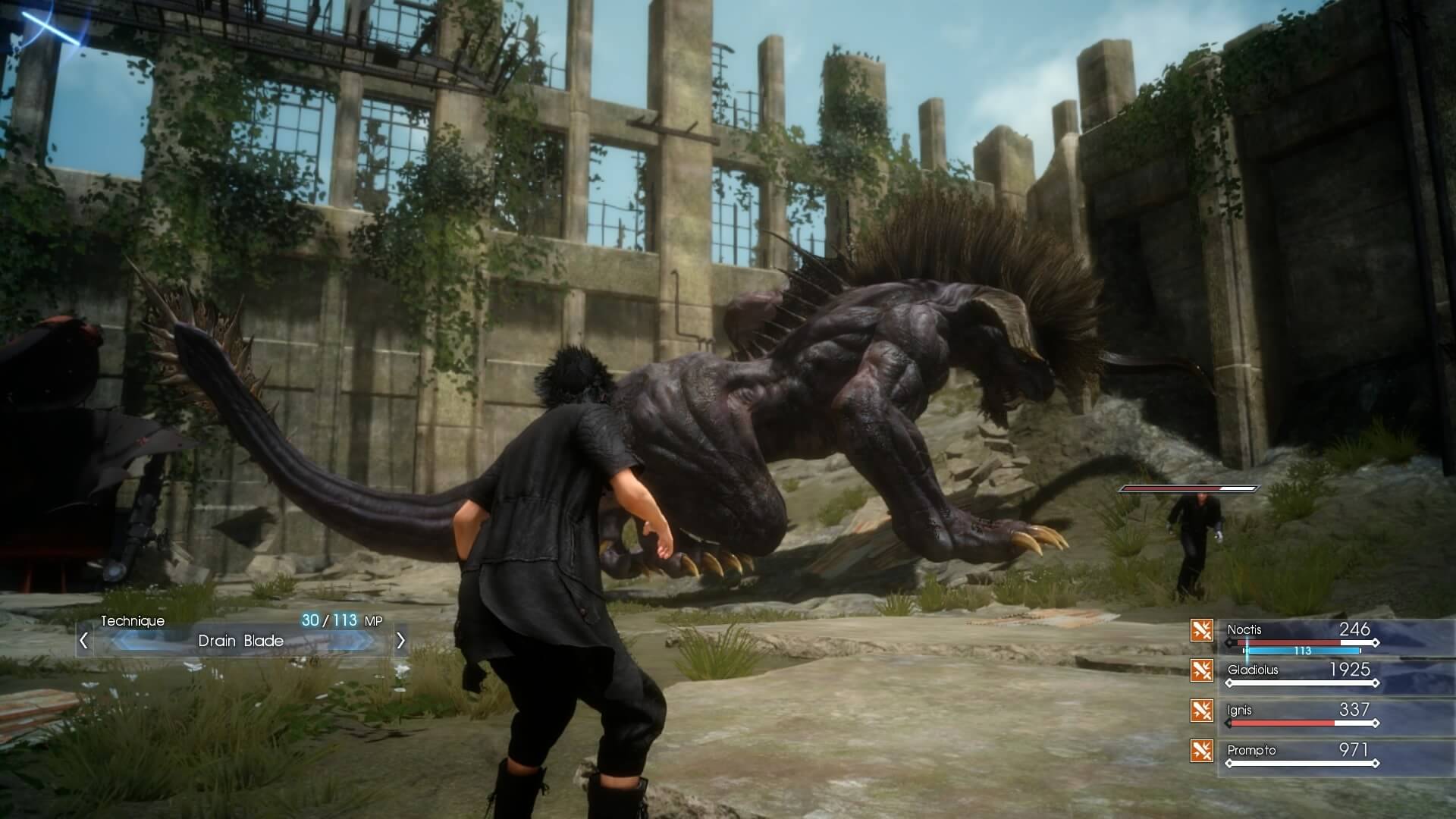Activate the Drain Blade technique
Image resolution: width=1456 pixels, height=819 pixels.
(x=241, y=641)
